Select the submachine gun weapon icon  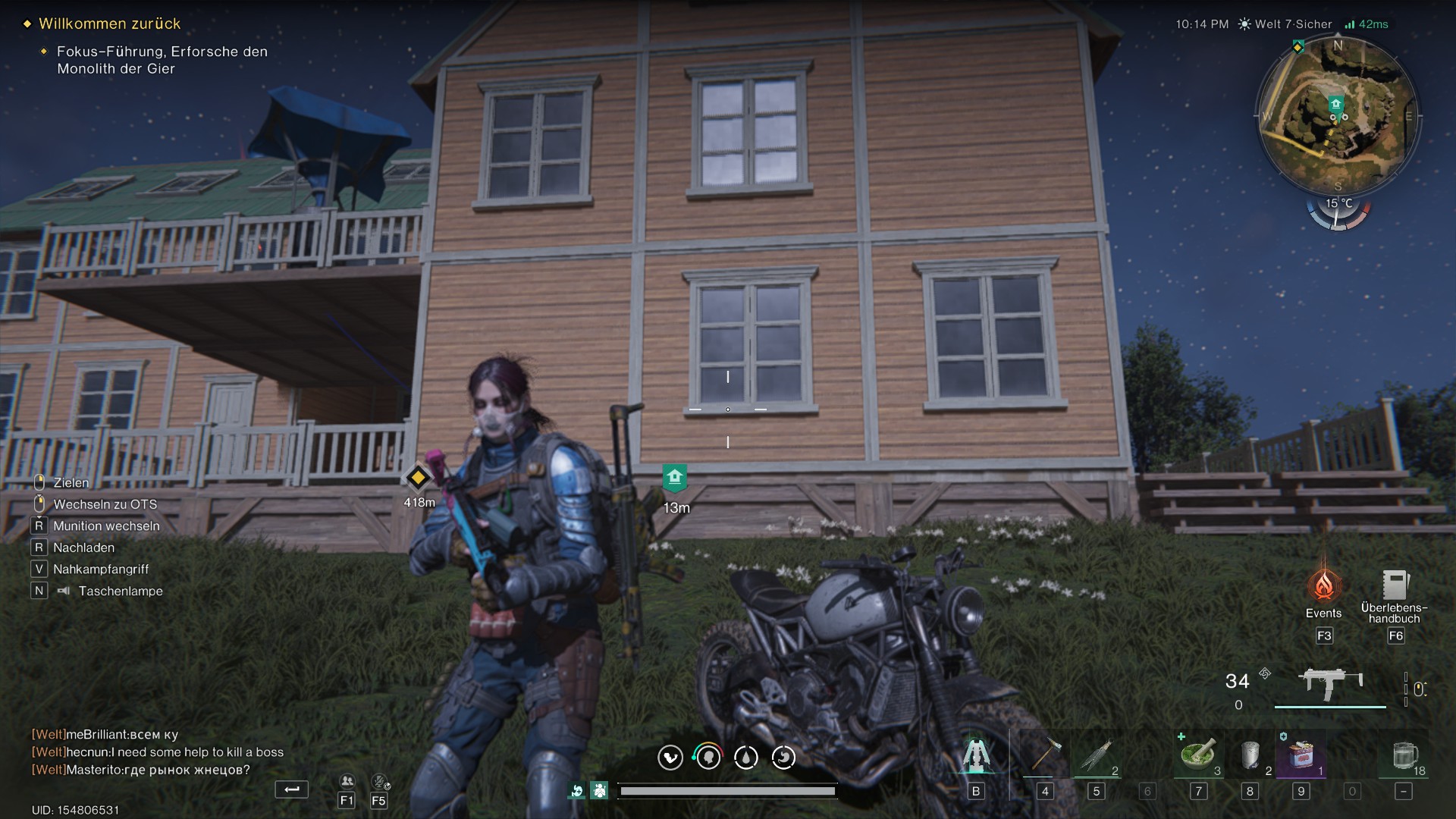[x=1330, y=683]
